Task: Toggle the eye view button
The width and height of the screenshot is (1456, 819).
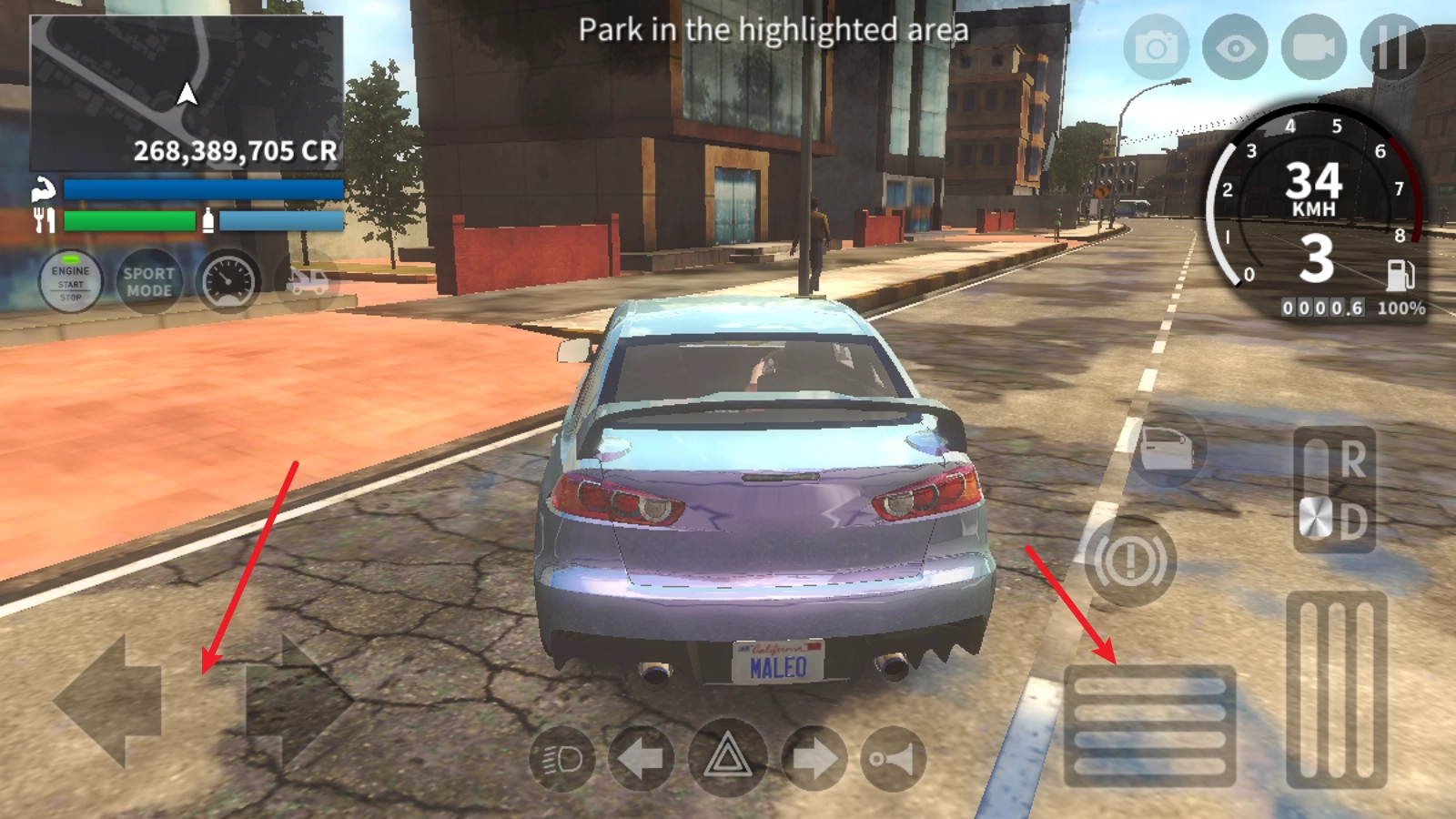Action: [x=1235, y=46]
